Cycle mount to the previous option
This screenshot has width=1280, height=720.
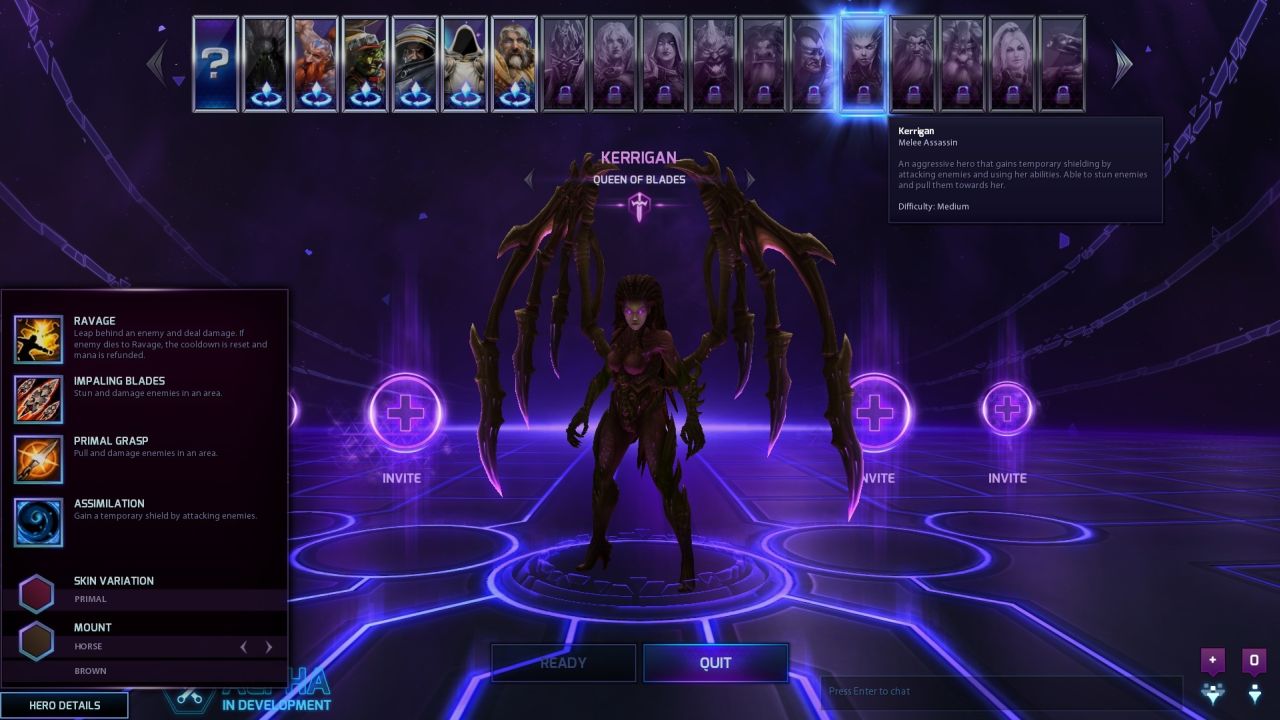click(243, 647)
